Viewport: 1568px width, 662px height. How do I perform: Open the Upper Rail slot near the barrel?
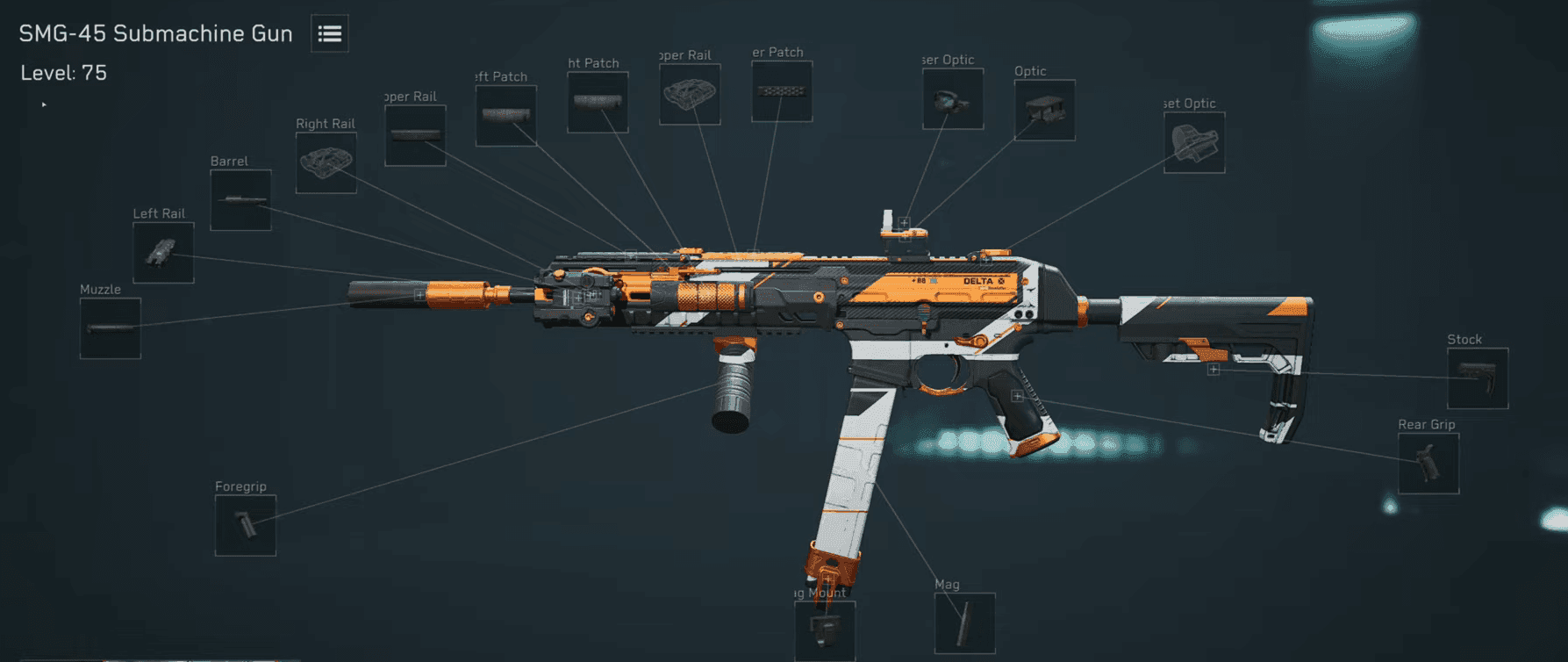415,136
